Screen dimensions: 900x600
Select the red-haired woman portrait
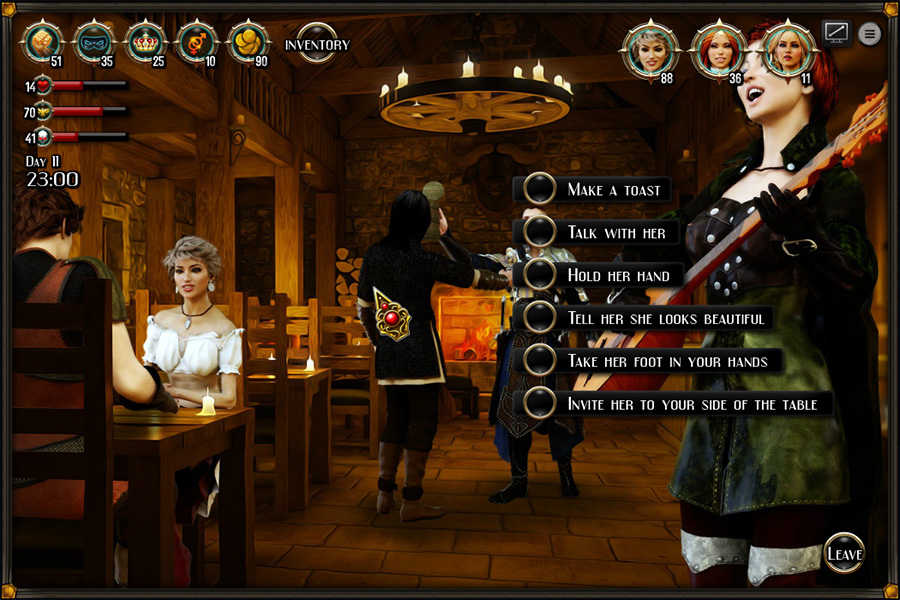click(x=719, y=49)
